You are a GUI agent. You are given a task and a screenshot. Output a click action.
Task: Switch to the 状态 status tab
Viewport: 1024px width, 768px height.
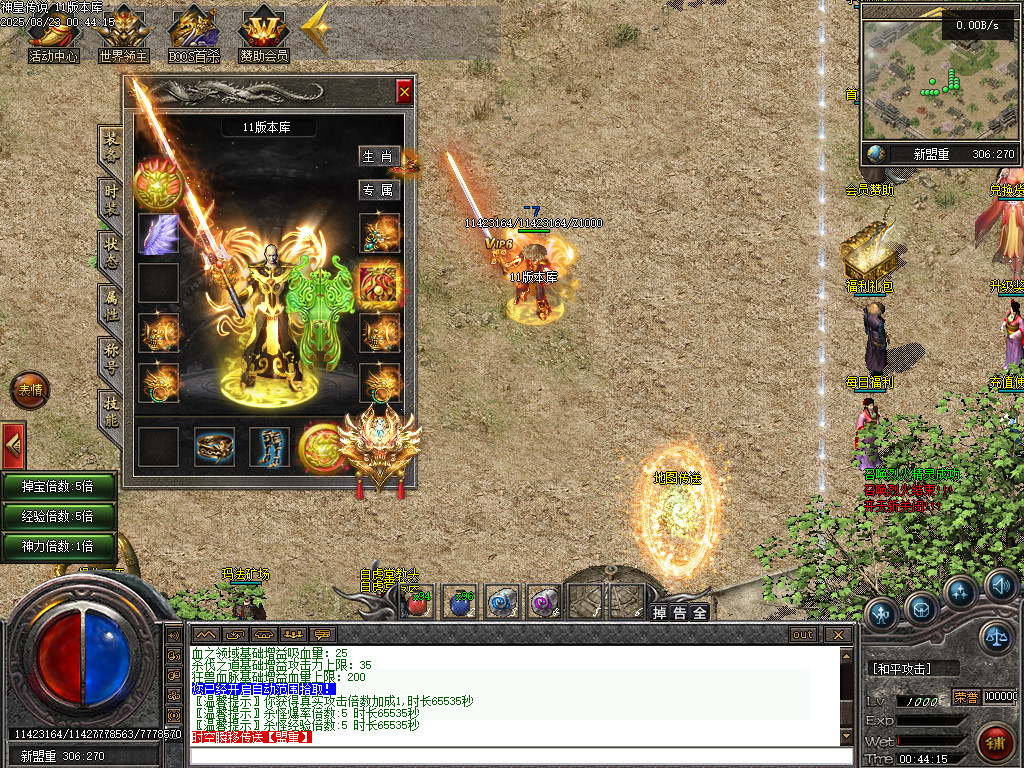[110, 250]
